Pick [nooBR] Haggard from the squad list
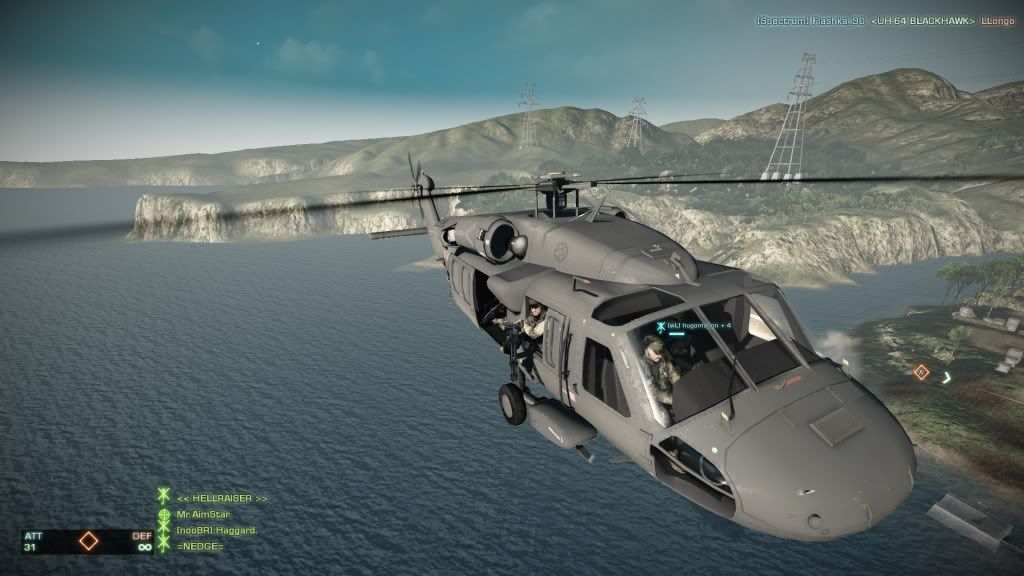1024x576 pixels. [x=215, y=529]
